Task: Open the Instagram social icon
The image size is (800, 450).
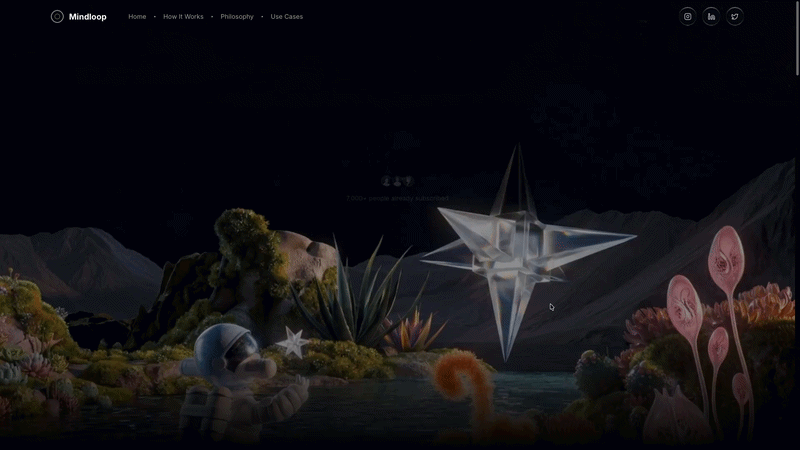Action: click(688, 16)
